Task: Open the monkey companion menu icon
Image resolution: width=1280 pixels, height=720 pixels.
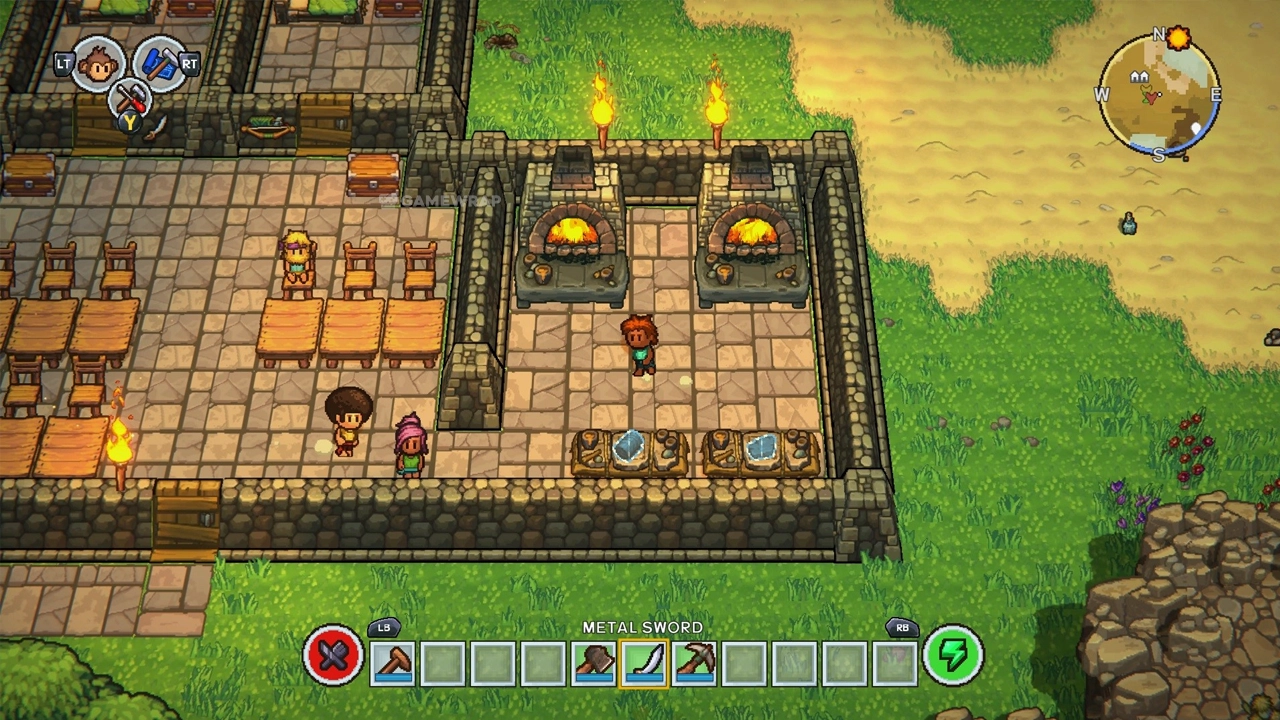Action: tap(98, 62)
